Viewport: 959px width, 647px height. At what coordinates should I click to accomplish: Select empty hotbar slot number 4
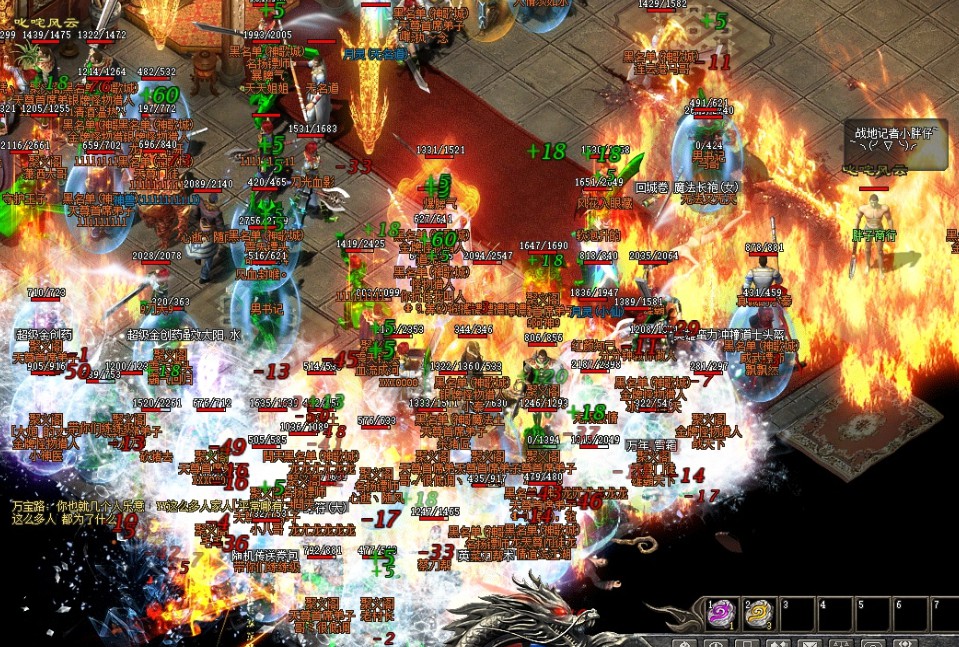(x=834, y=614)
